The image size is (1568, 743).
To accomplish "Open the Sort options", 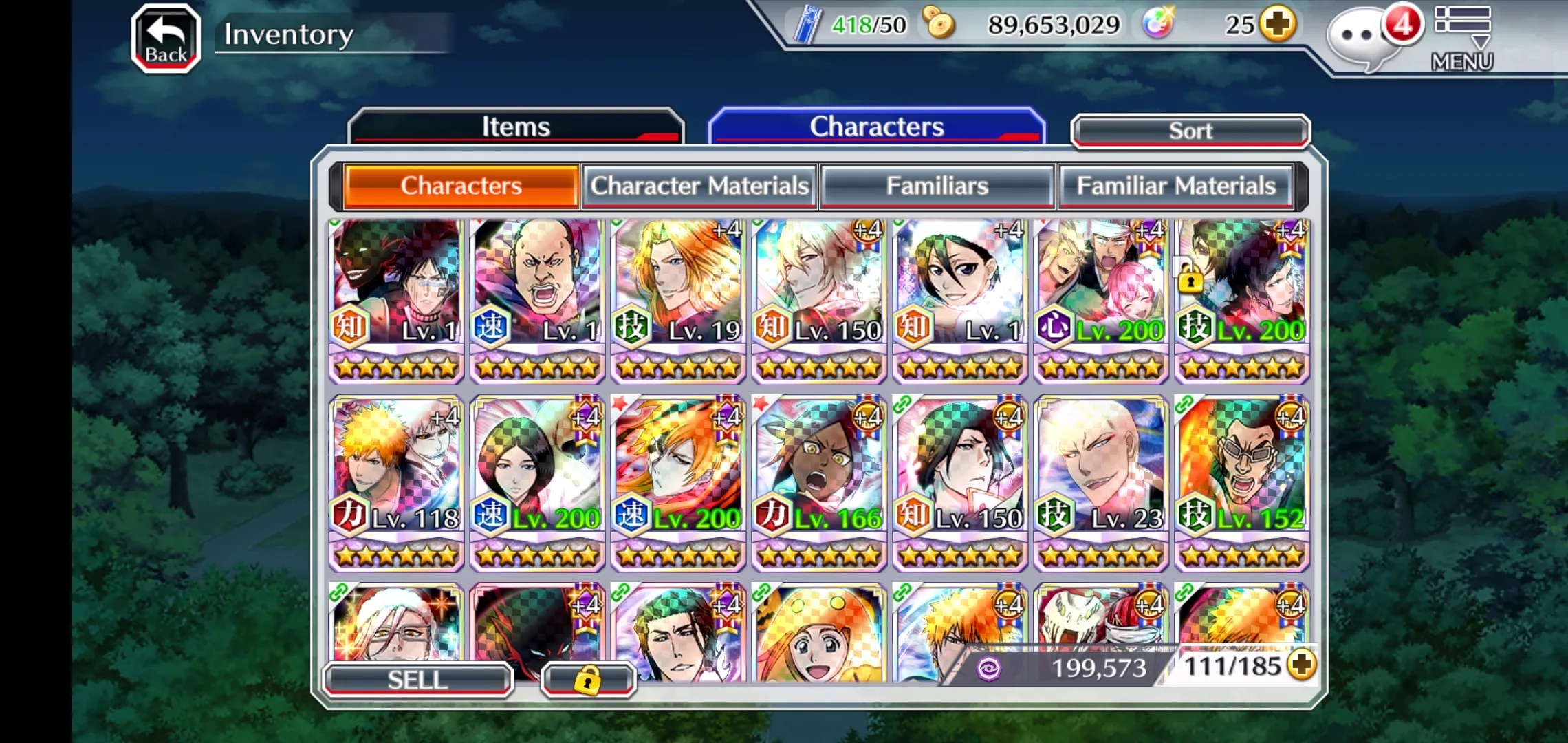I will coord(1190,131).
